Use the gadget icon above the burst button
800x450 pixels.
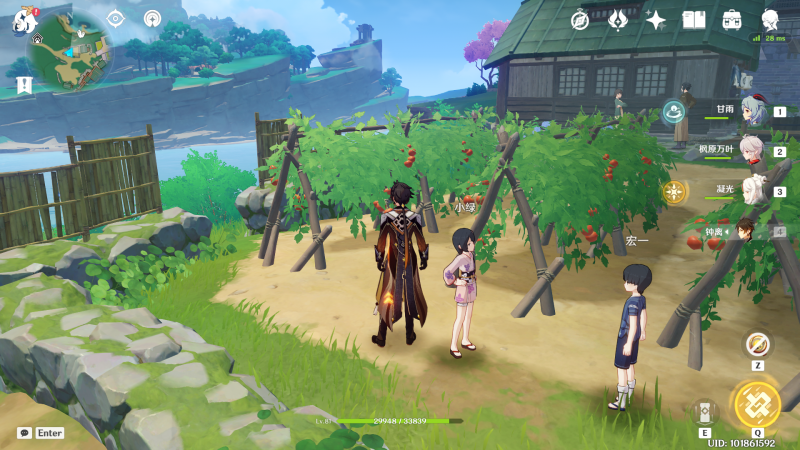tap(758, 345)
